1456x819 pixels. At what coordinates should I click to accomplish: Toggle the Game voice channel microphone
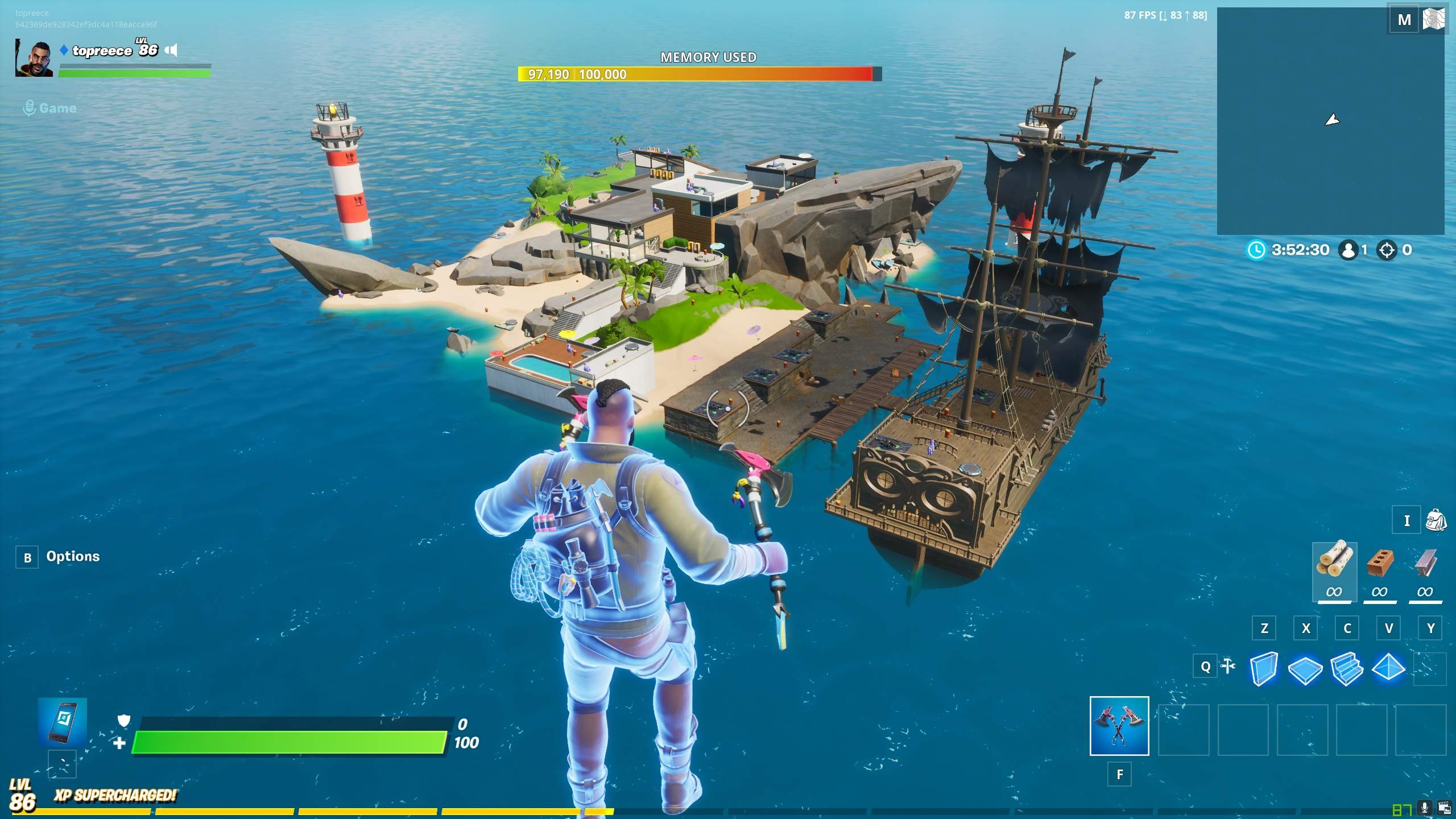pos(29,108)
